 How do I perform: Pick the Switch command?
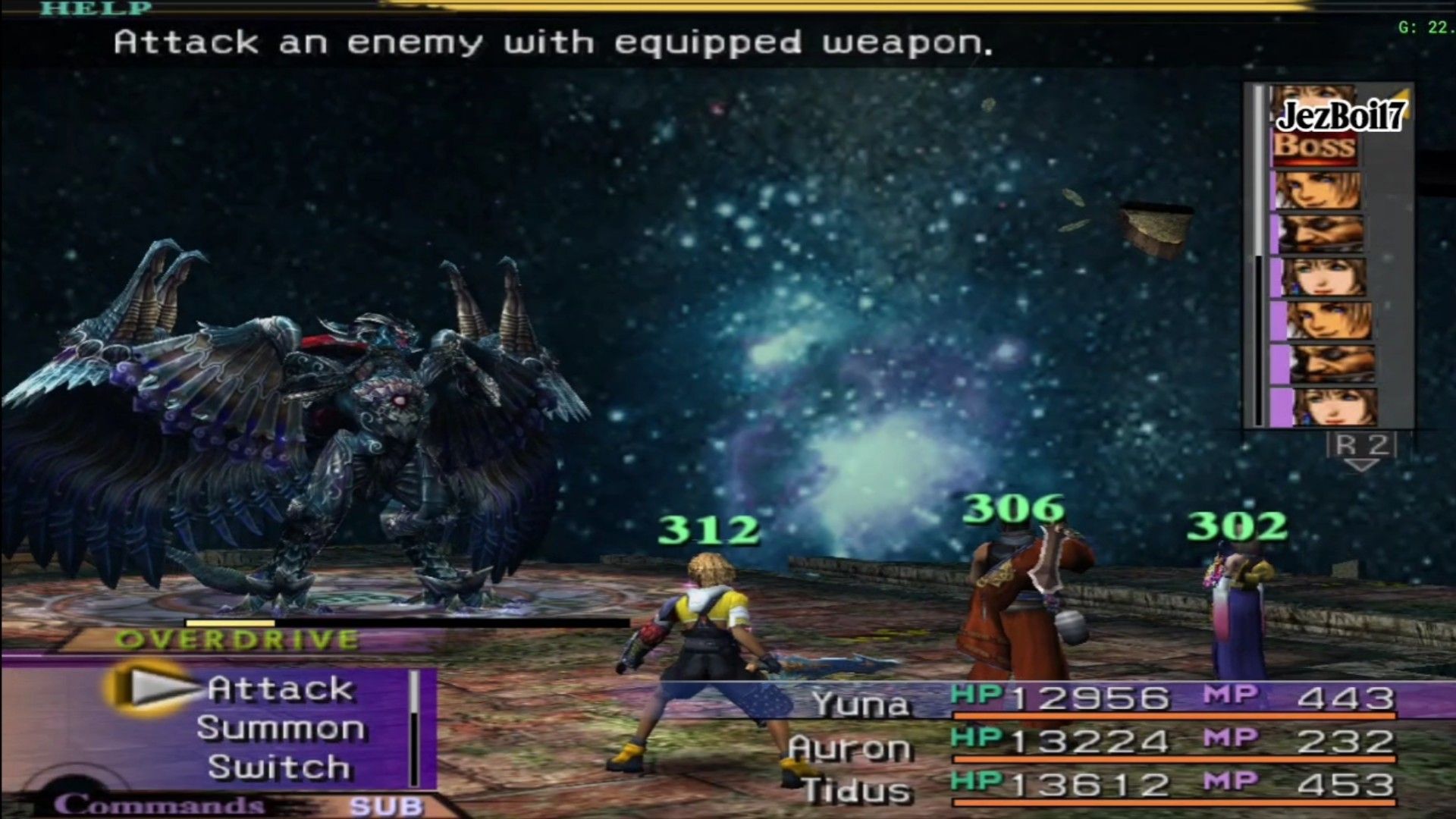point(280,767)
